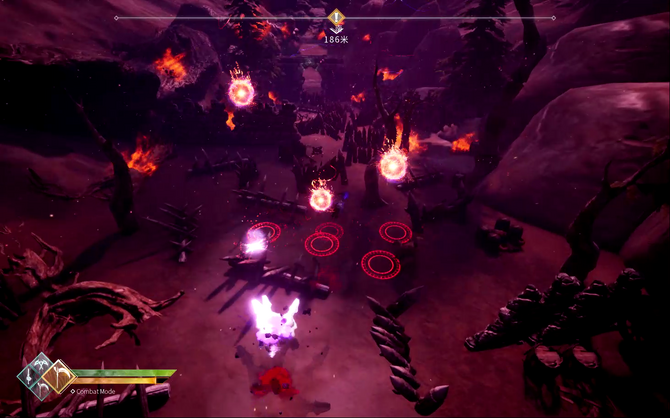Pick the small sickle weapon diamond
Viewport: 670px width, 418px height.
[41, 390]
